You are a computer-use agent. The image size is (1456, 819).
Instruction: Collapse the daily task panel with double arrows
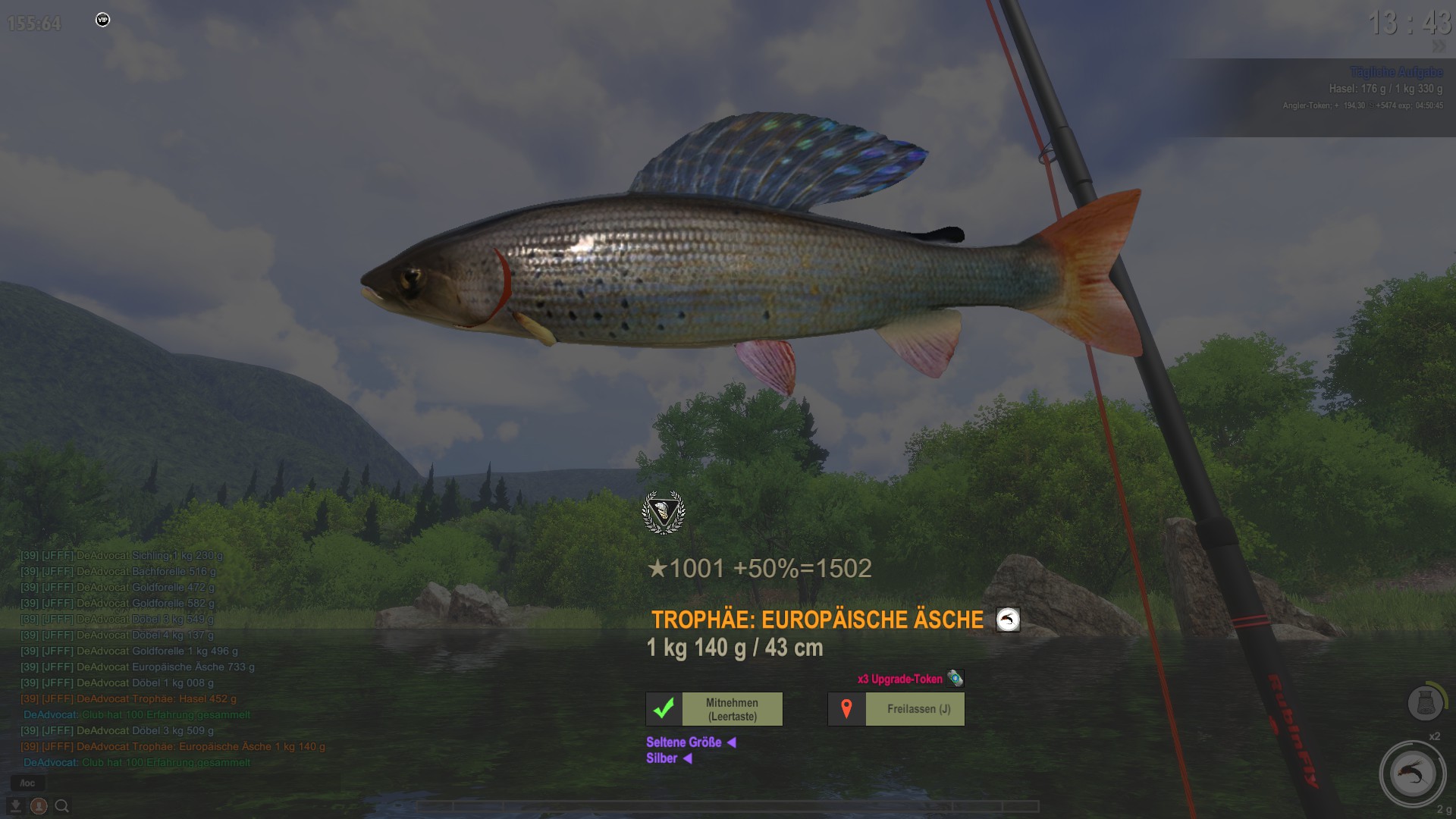(x=1439, y=47)
